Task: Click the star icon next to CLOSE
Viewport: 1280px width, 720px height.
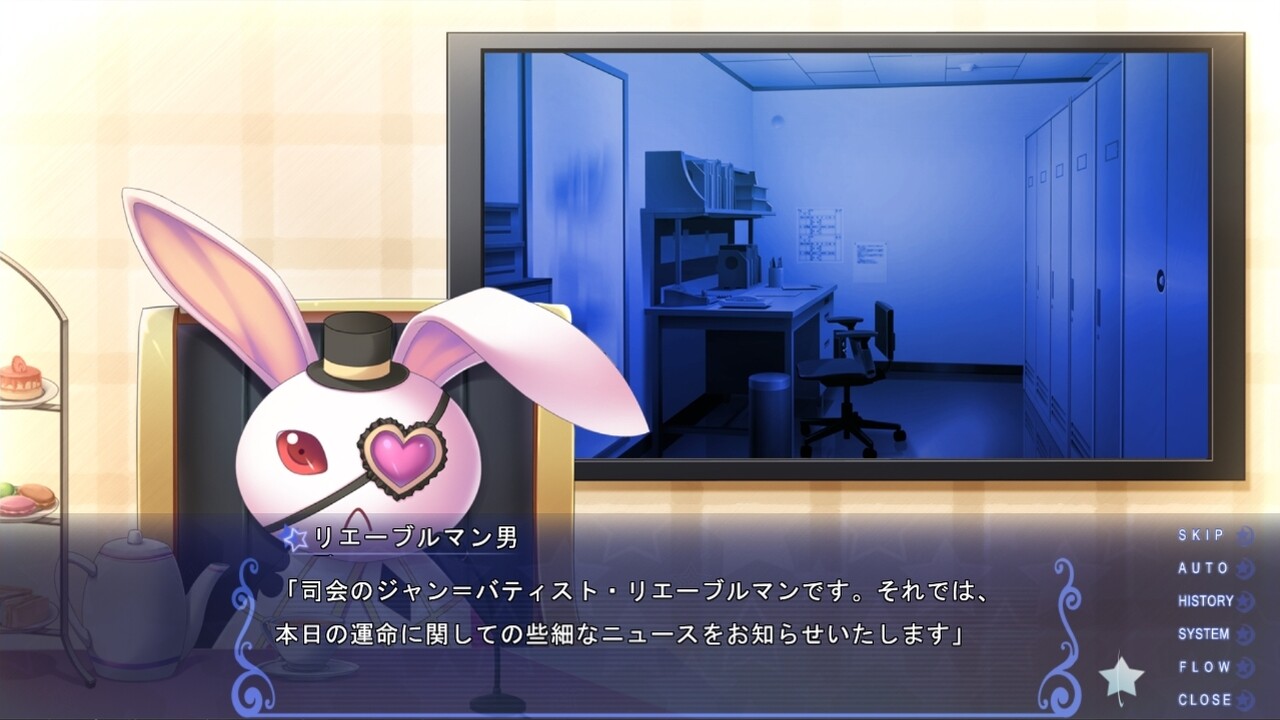Action: coord(1241,699)
